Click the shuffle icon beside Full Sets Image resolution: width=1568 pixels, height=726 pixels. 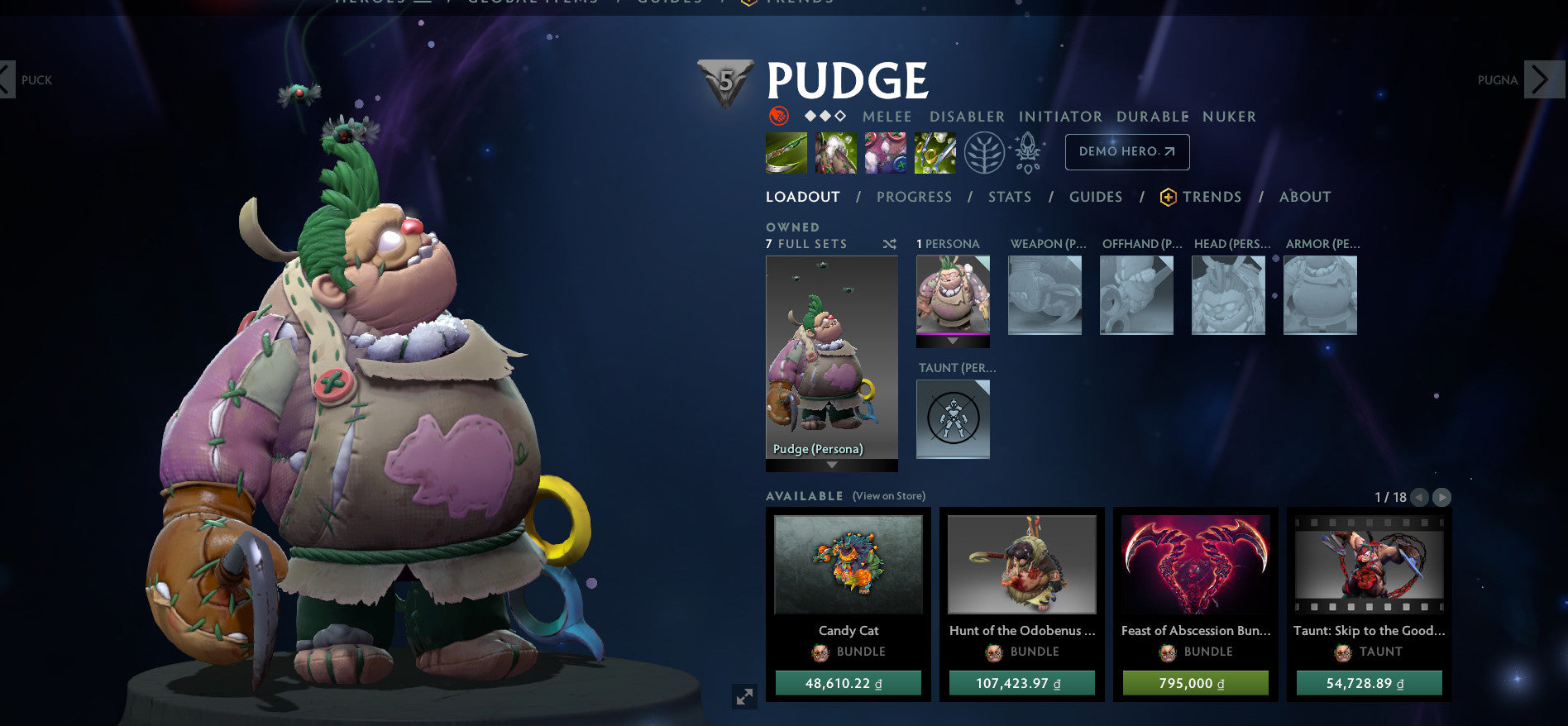click(888, 244)
